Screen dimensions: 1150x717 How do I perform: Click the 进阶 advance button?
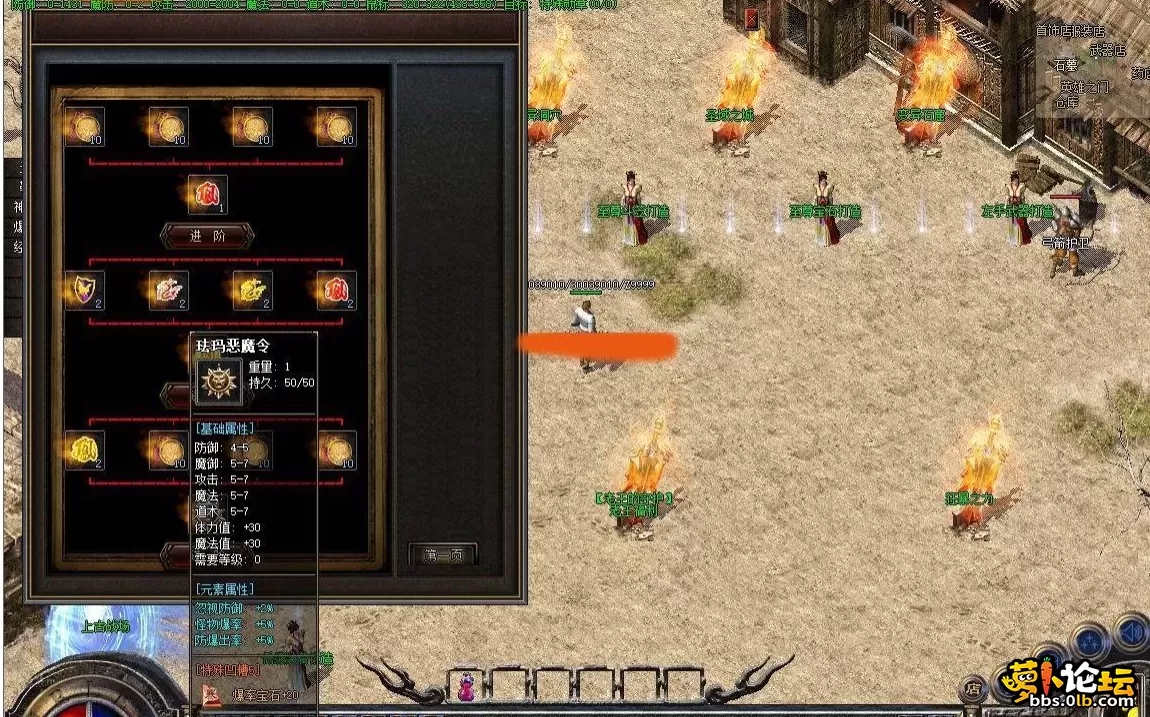[207, 236]
